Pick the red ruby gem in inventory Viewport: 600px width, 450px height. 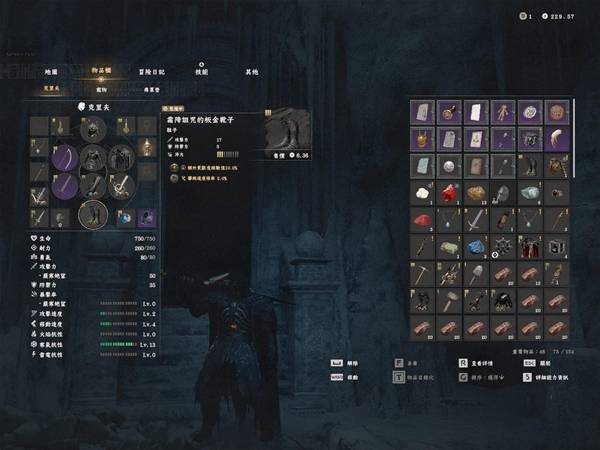pyautogui.click(x=449, y=193)
